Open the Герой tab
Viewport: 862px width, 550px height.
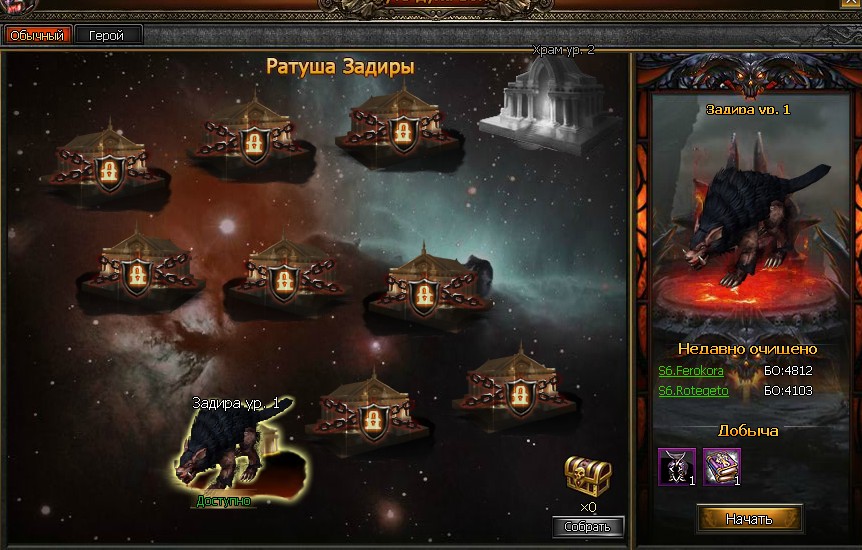coord(107,35)
